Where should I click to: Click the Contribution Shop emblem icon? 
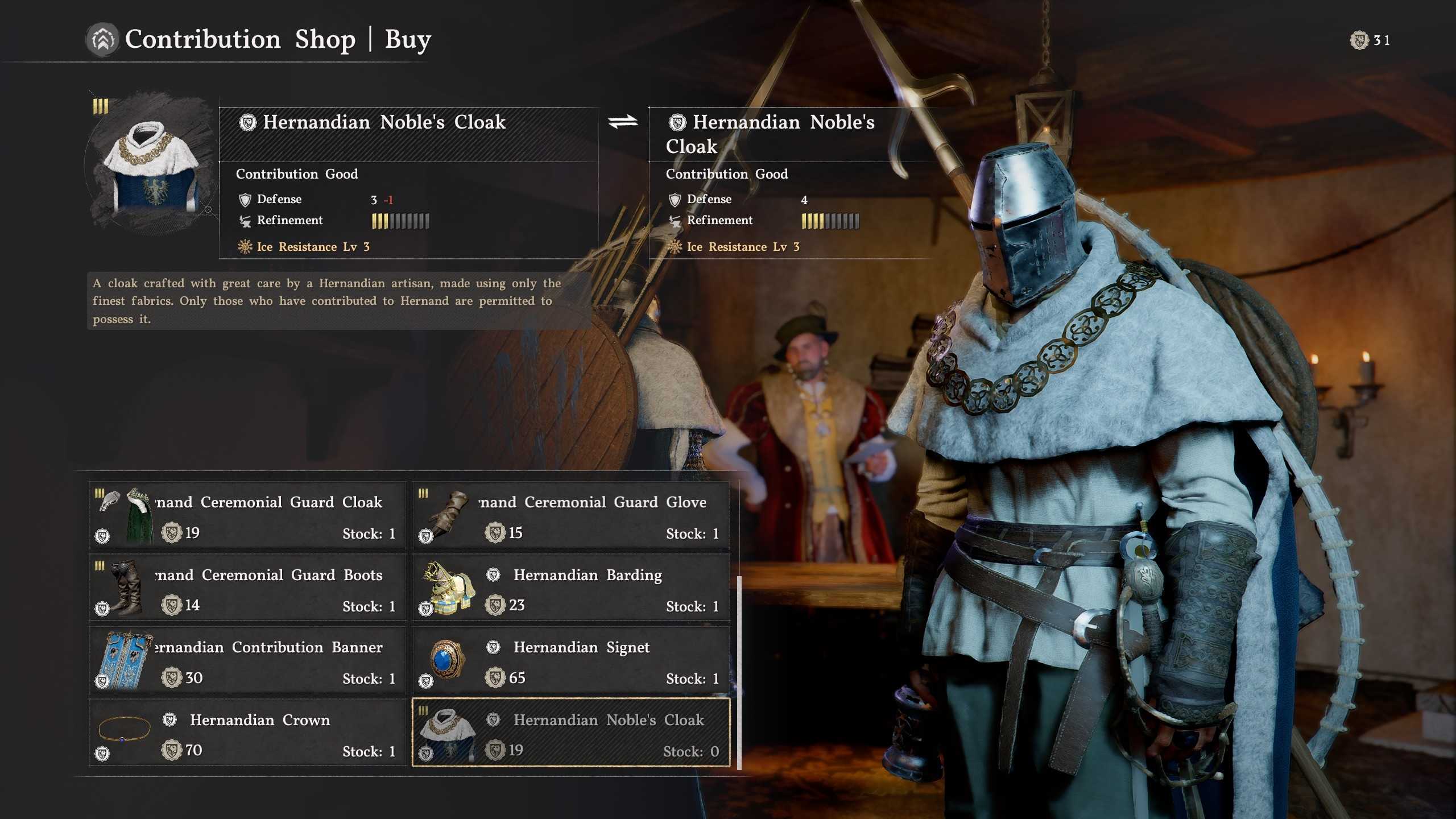point(102,40)
